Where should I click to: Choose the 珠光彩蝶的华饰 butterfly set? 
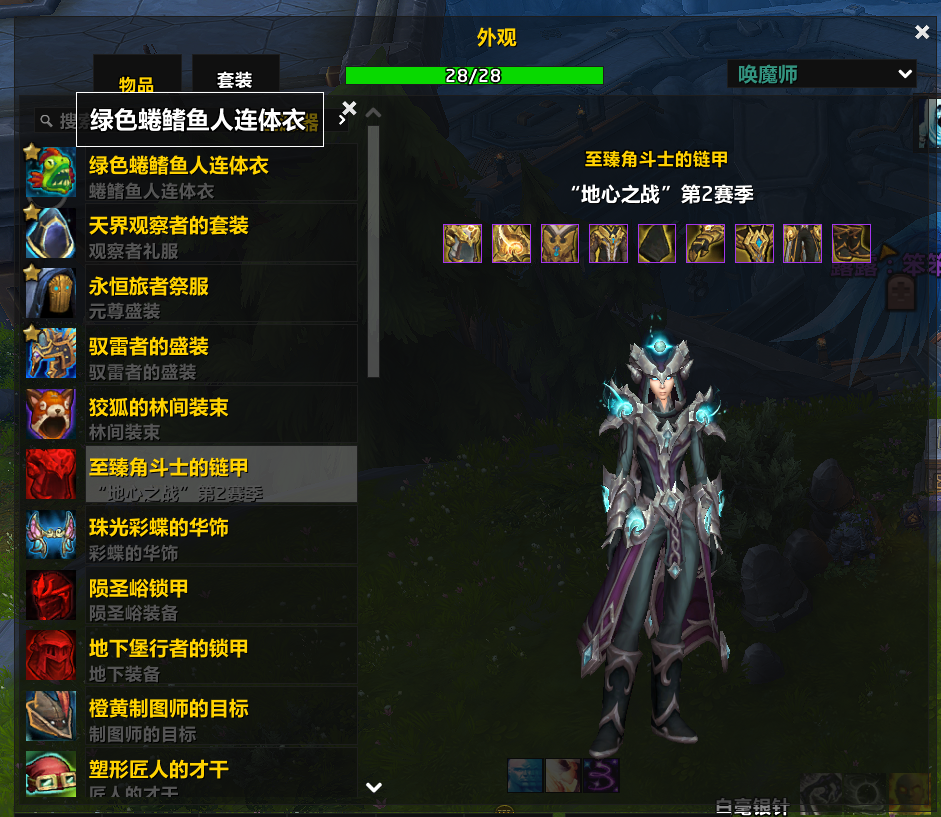tap(190, 537)
